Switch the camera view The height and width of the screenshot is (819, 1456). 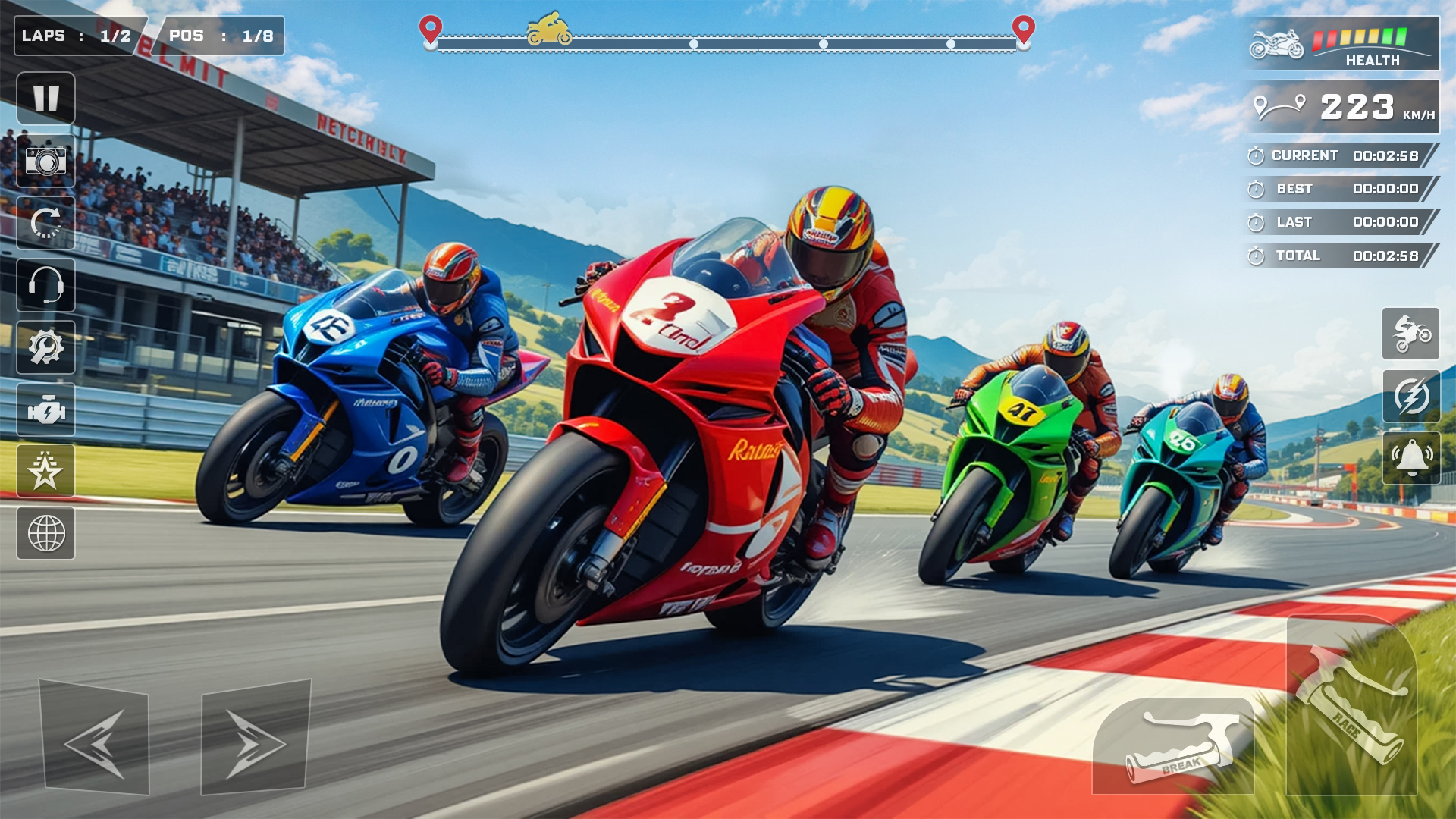pos(45,162)
